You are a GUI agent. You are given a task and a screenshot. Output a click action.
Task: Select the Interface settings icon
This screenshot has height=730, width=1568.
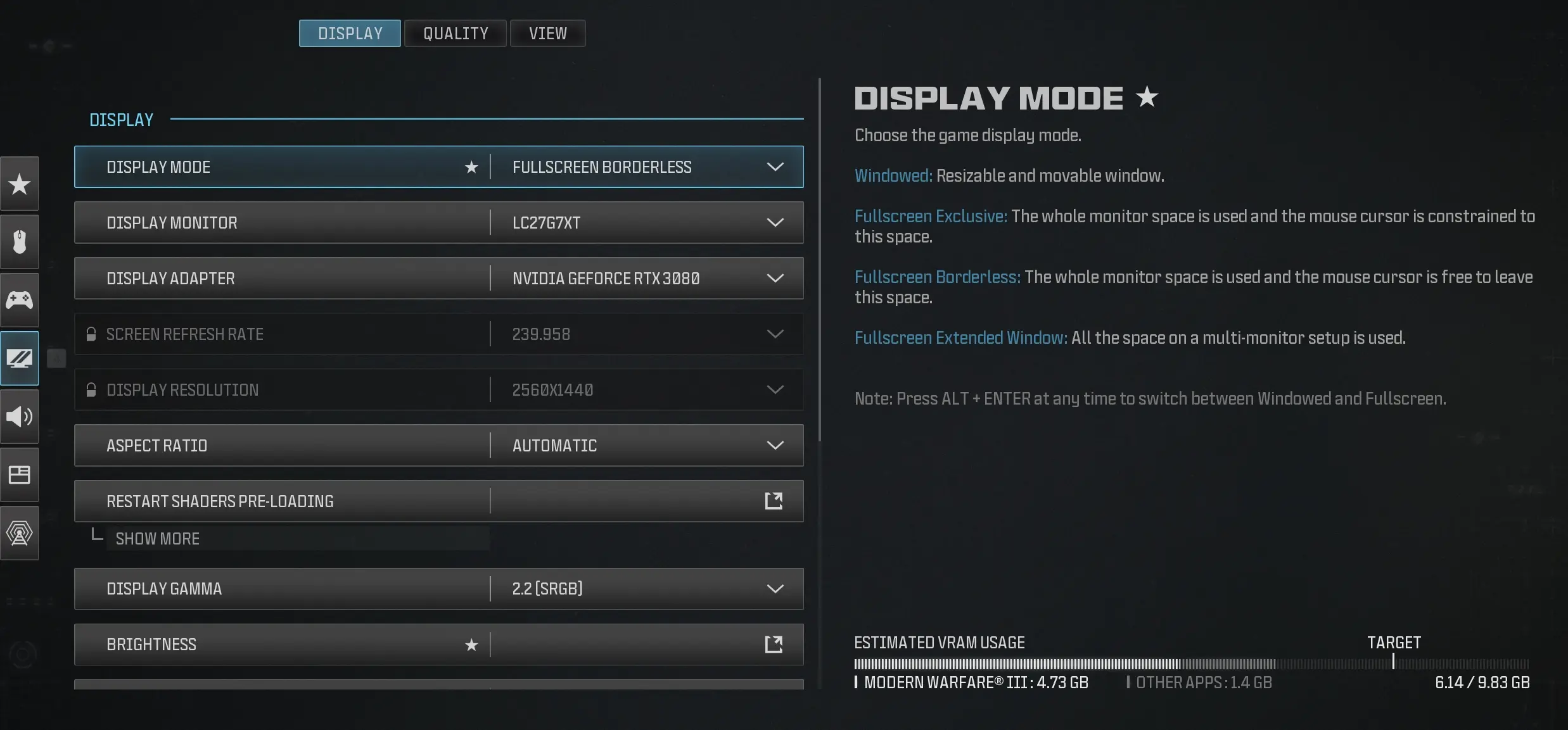(x=20, y=475)
